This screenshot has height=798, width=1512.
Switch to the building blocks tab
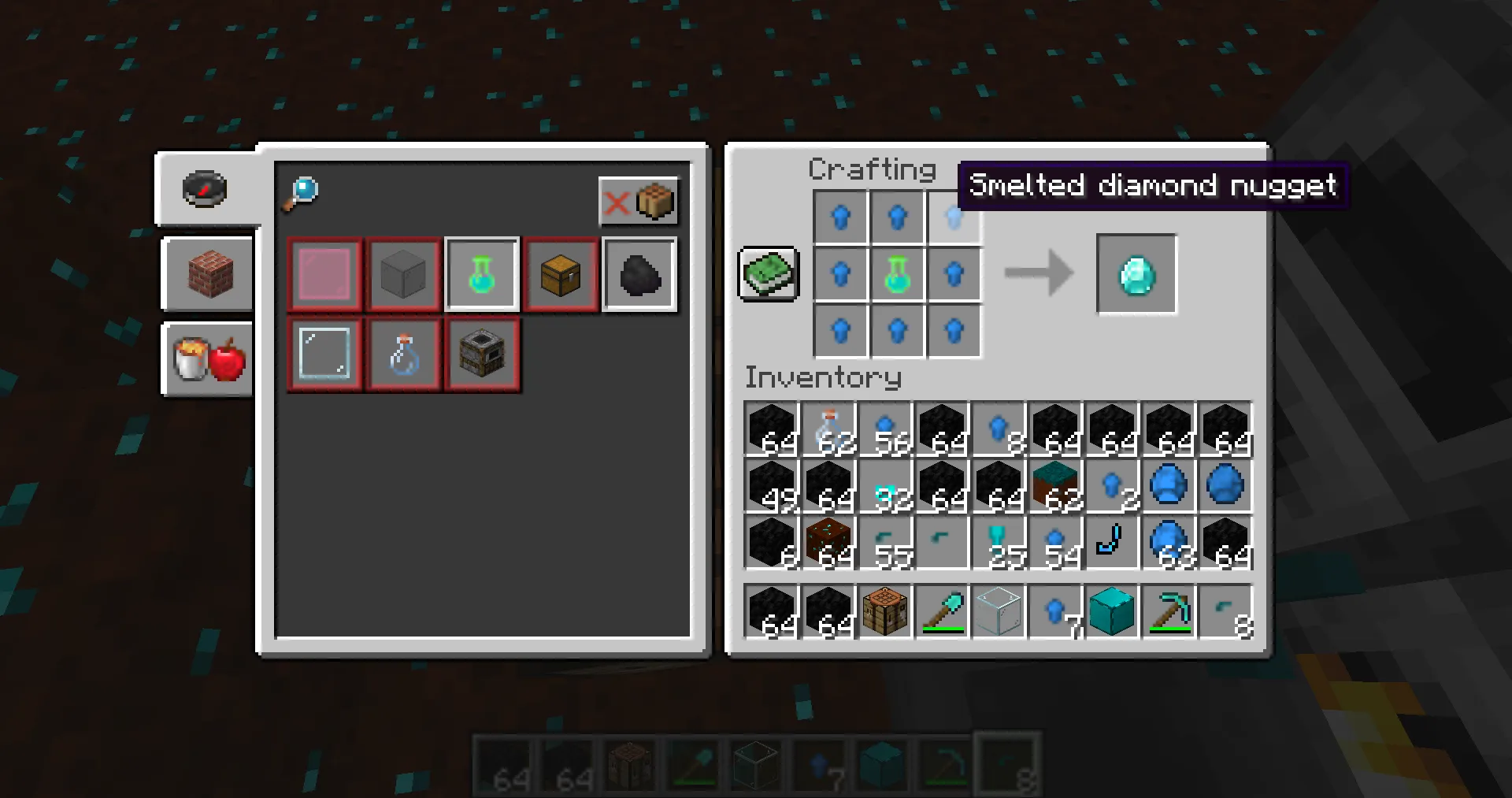pos(206,274)
